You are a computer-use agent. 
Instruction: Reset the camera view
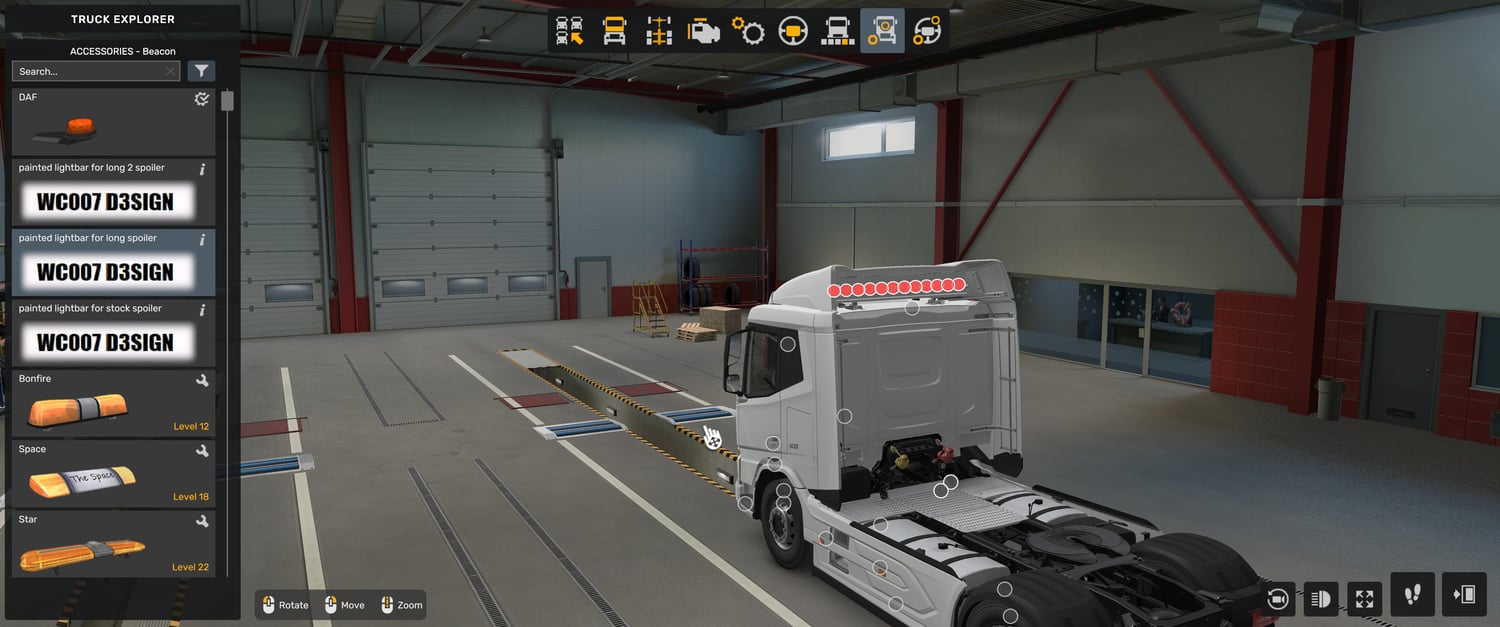click(1277, 598)
